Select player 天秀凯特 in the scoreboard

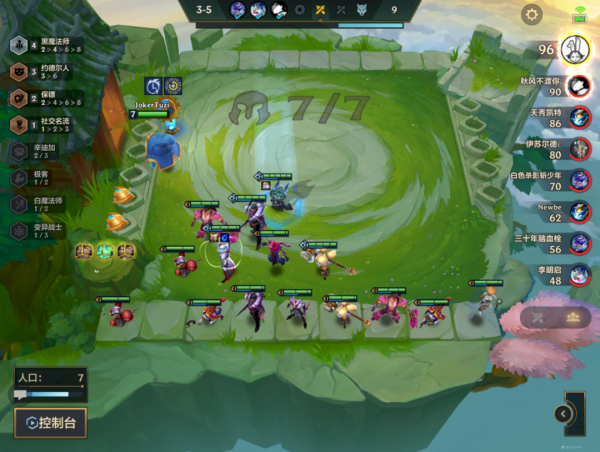[x=565, y=117]
